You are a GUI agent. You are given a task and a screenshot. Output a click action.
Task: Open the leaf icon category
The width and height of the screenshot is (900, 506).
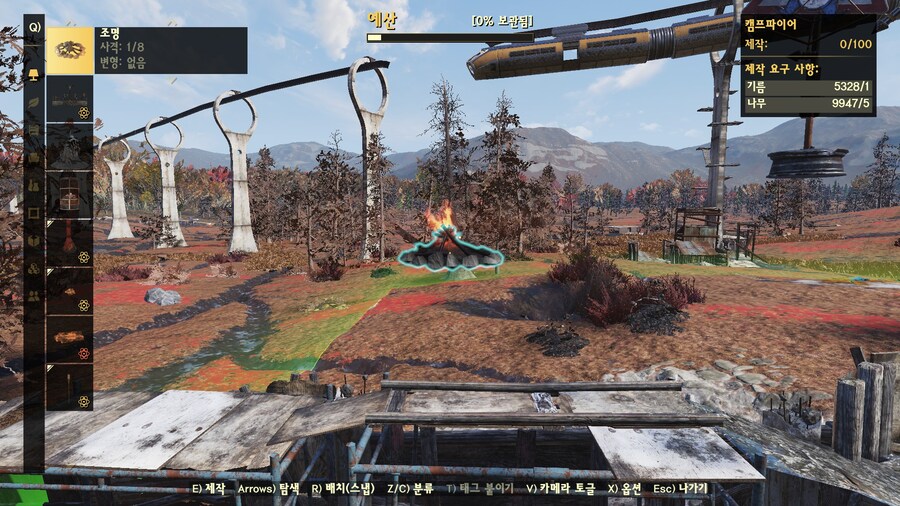(33, 102)
